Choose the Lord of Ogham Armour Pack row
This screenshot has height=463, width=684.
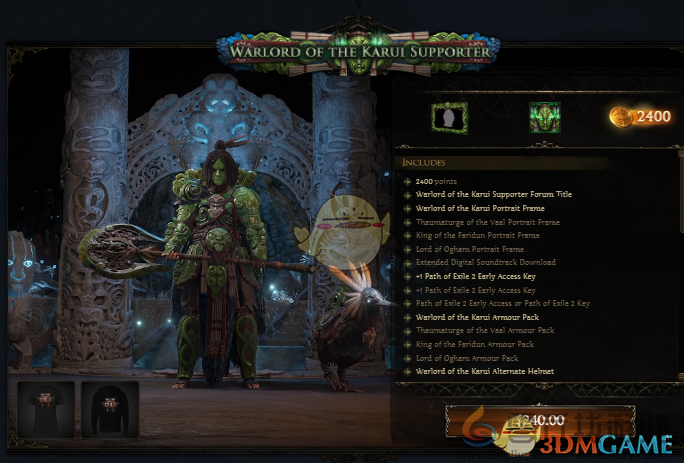(x=461, y=358)
